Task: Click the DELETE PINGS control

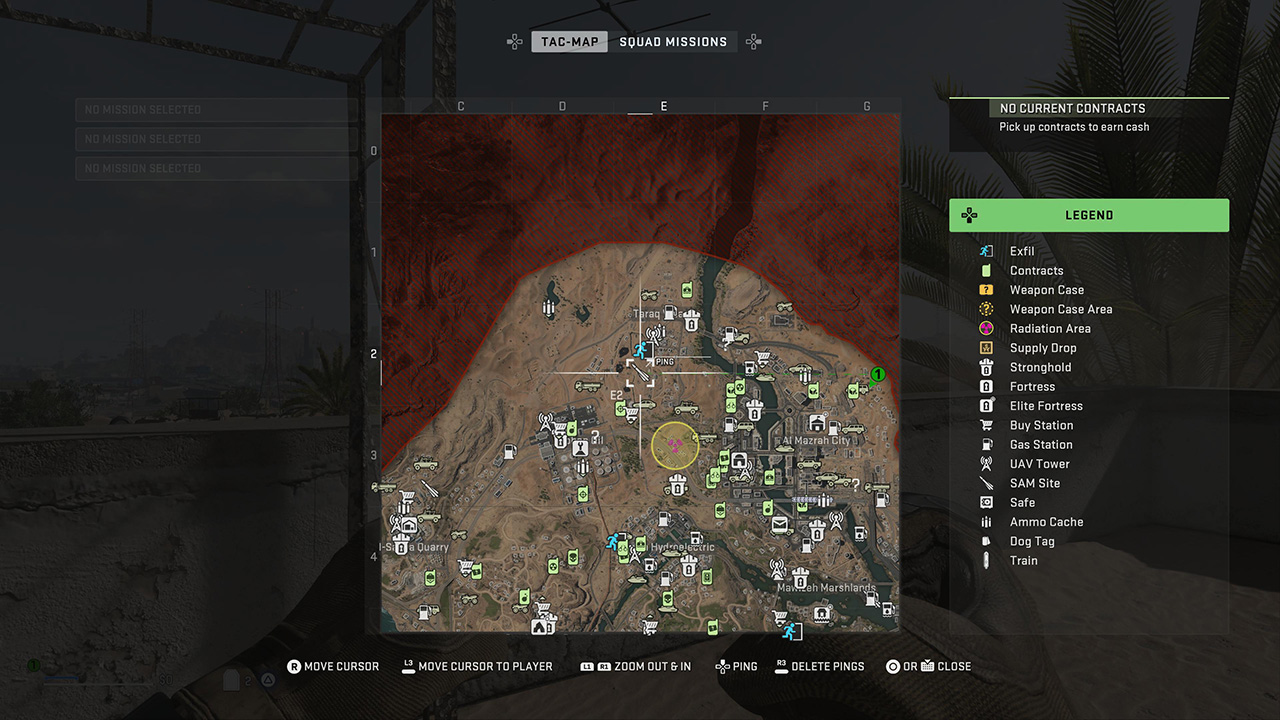Action: coord(820,666)
